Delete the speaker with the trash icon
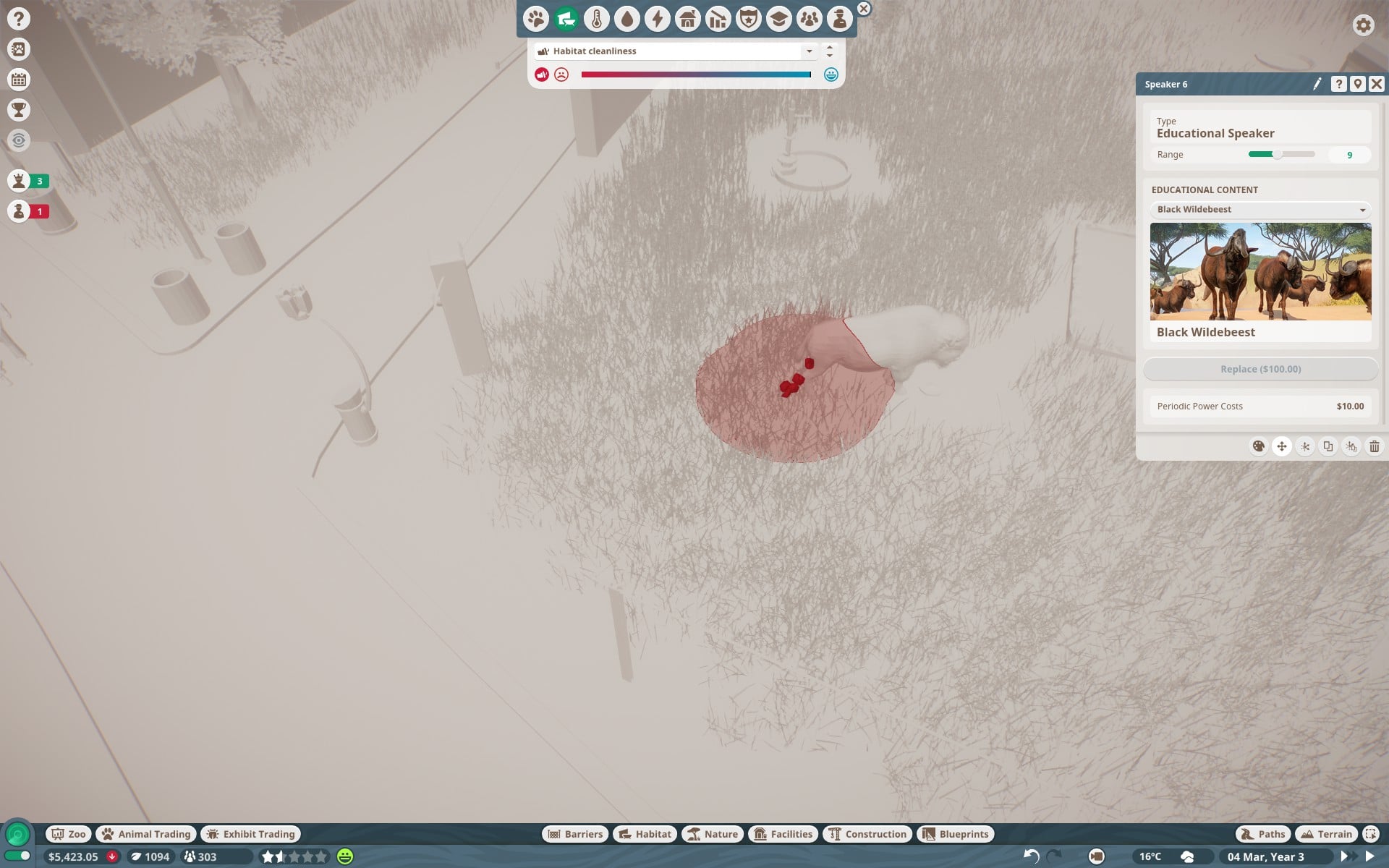1389x868 pixels. (x=1374, y=446)
